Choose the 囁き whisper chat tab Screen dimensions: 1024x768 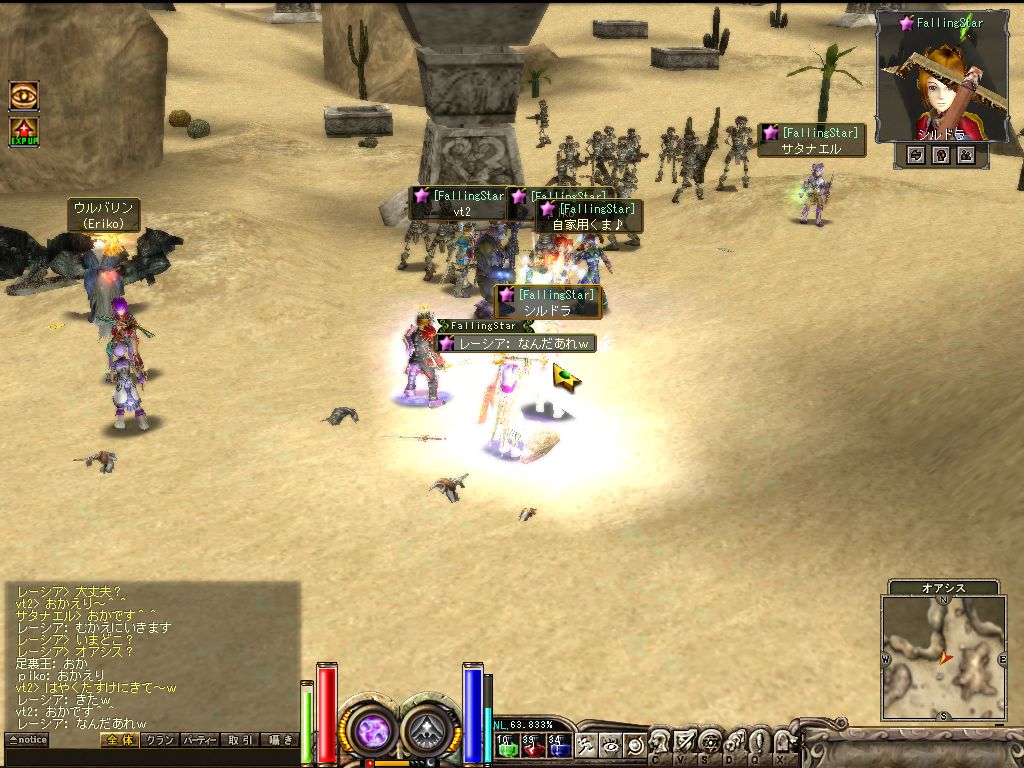280,740
